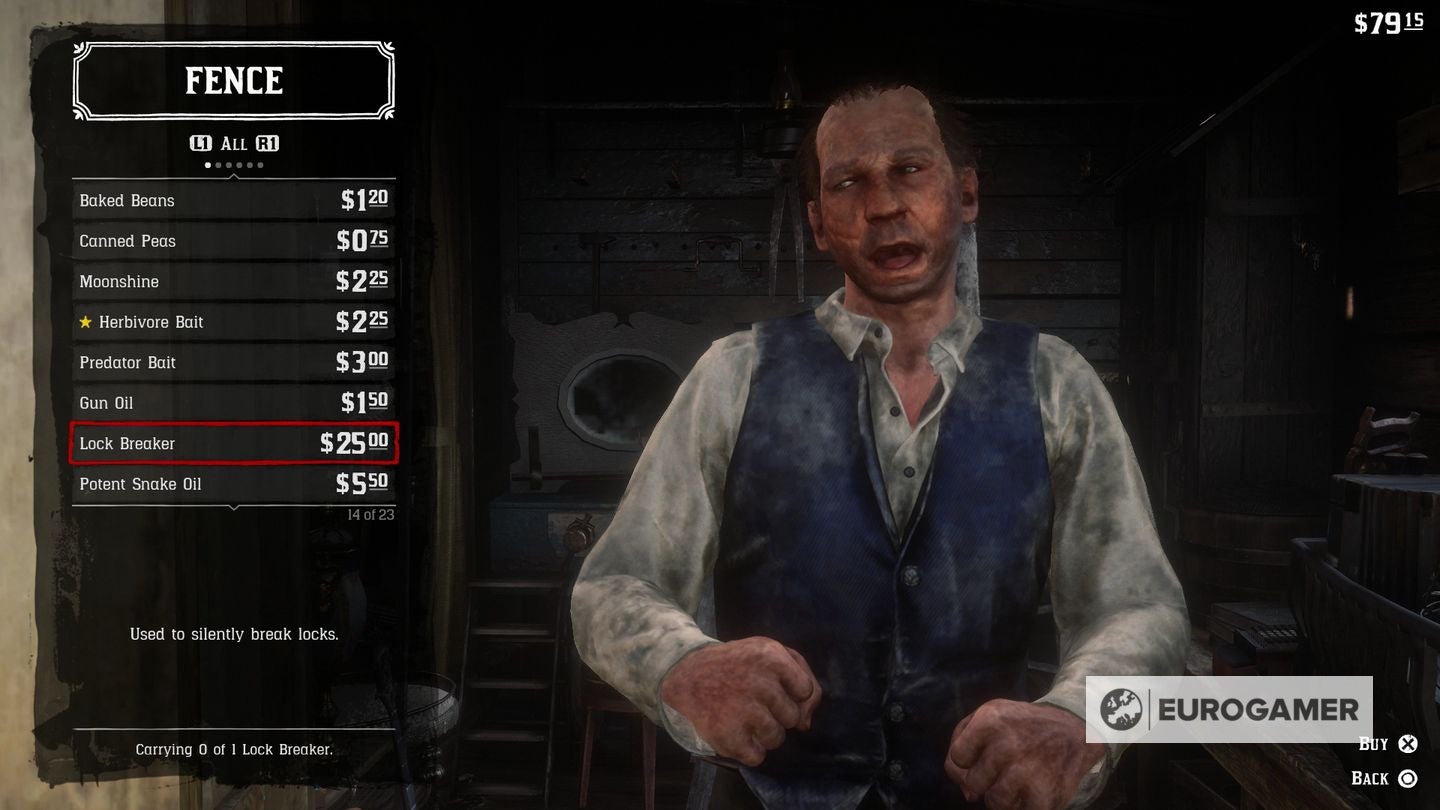Select the Moonshine item row
The height and width of the screenshot is (810, 1440).
pyautogui.click(x=233, y=281)
